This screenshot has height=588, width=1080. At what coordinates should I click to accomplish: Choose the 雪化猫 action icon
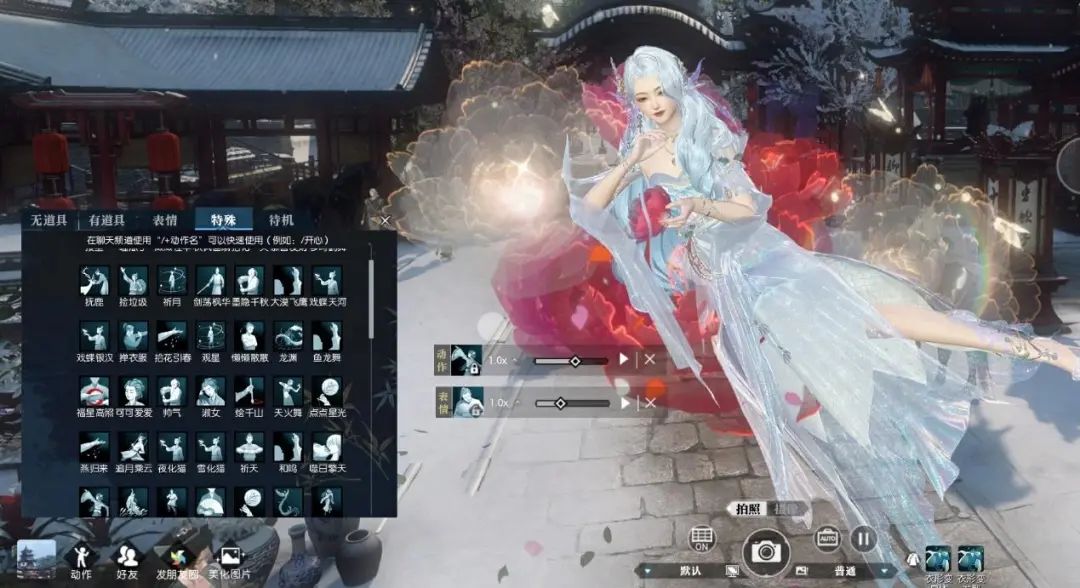tap(210, 447)
